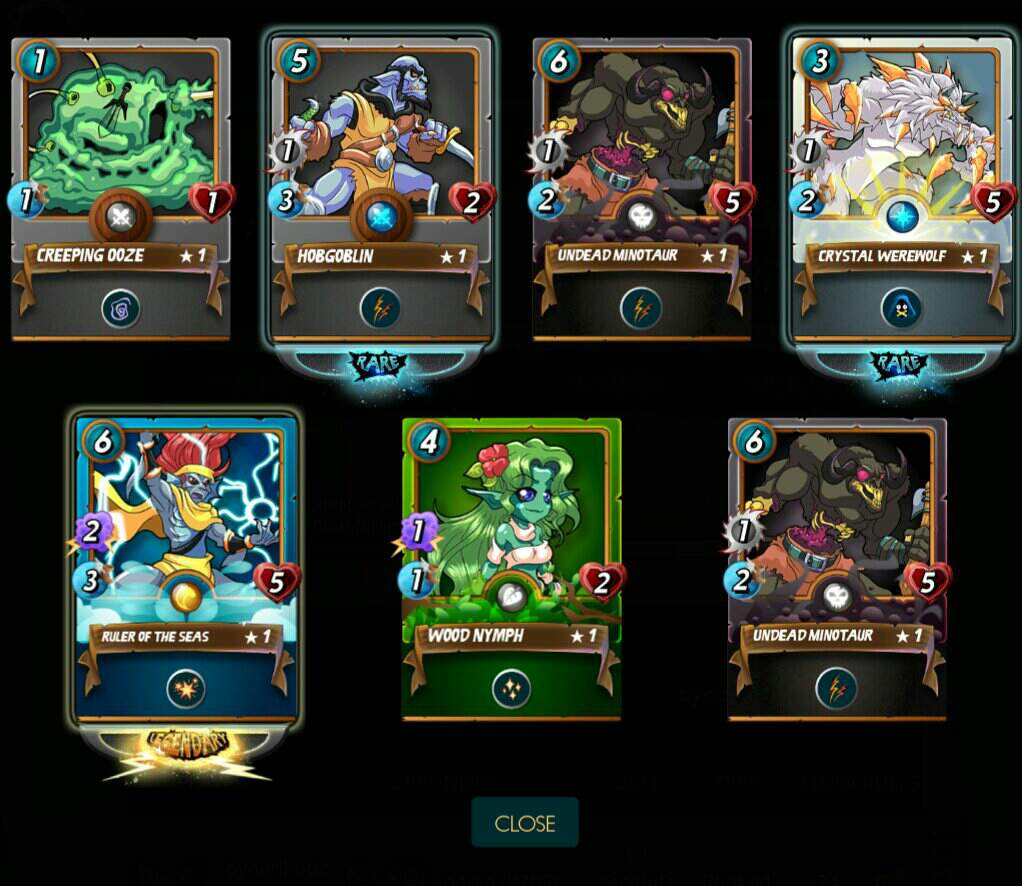
Task: Check Crystal Werewolf's hooded figure ability icon
Action: tap(901, 308)
